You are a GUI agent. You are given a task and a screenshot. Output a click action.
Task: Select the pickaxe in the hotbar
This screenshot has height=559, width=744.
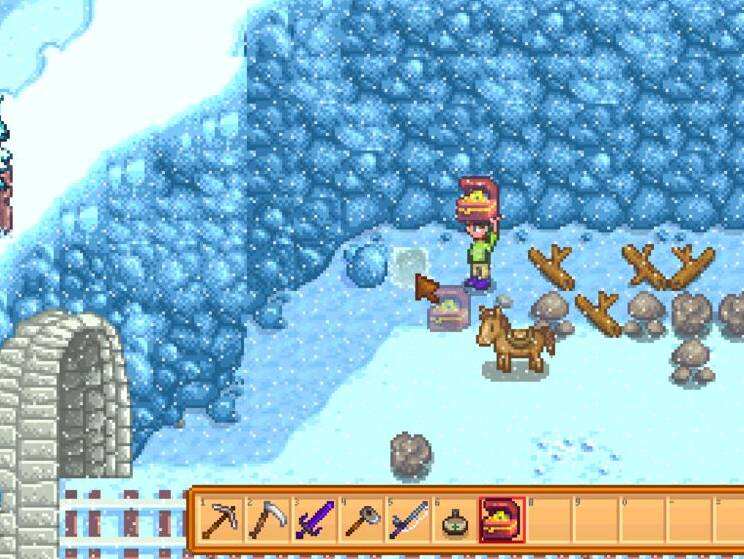219,519
